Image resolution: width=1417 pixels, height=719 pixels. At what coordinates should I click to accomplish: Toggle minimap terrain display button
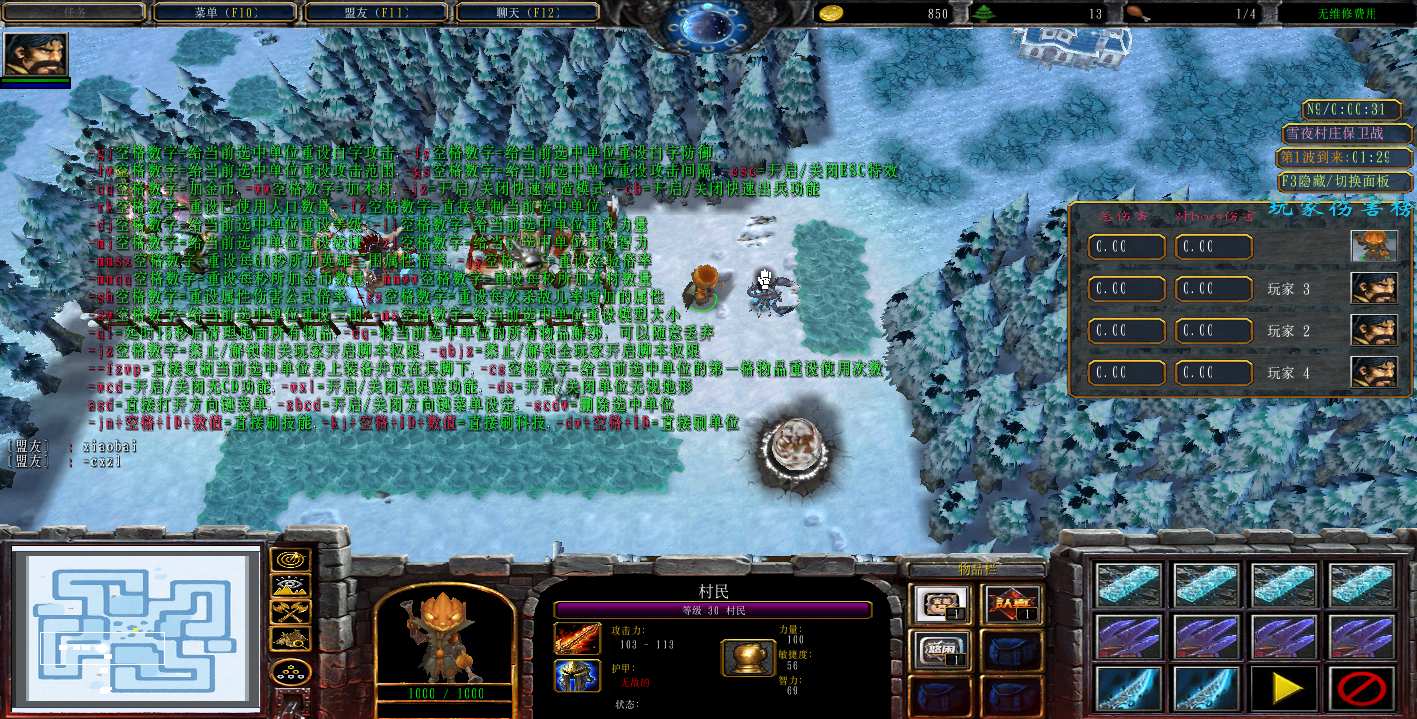(290, 586)
